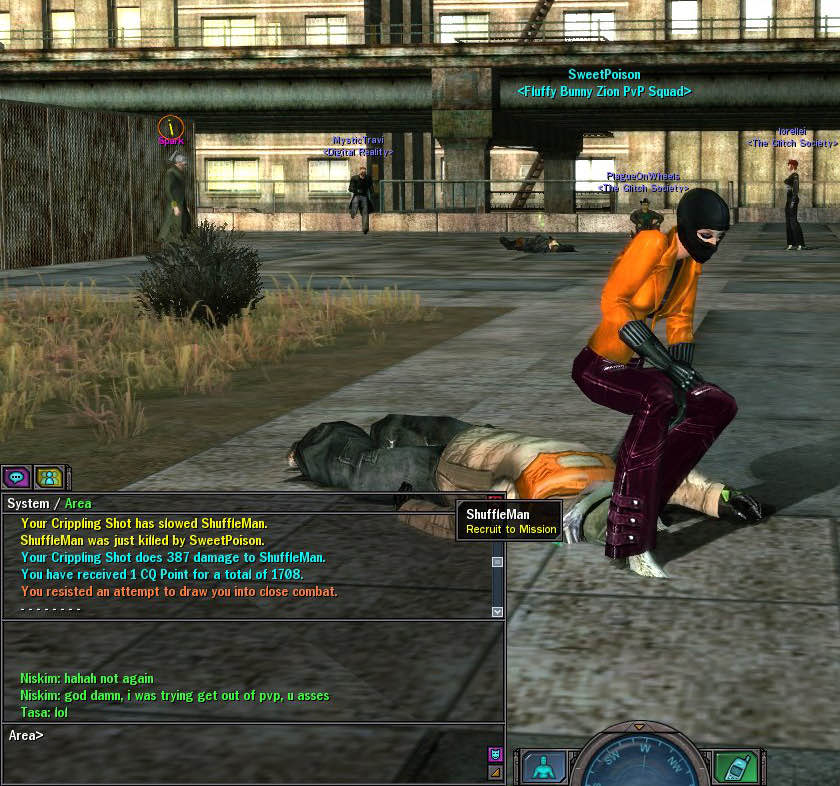
Task: Open the character body status panel
Action: tap(543, 766)
